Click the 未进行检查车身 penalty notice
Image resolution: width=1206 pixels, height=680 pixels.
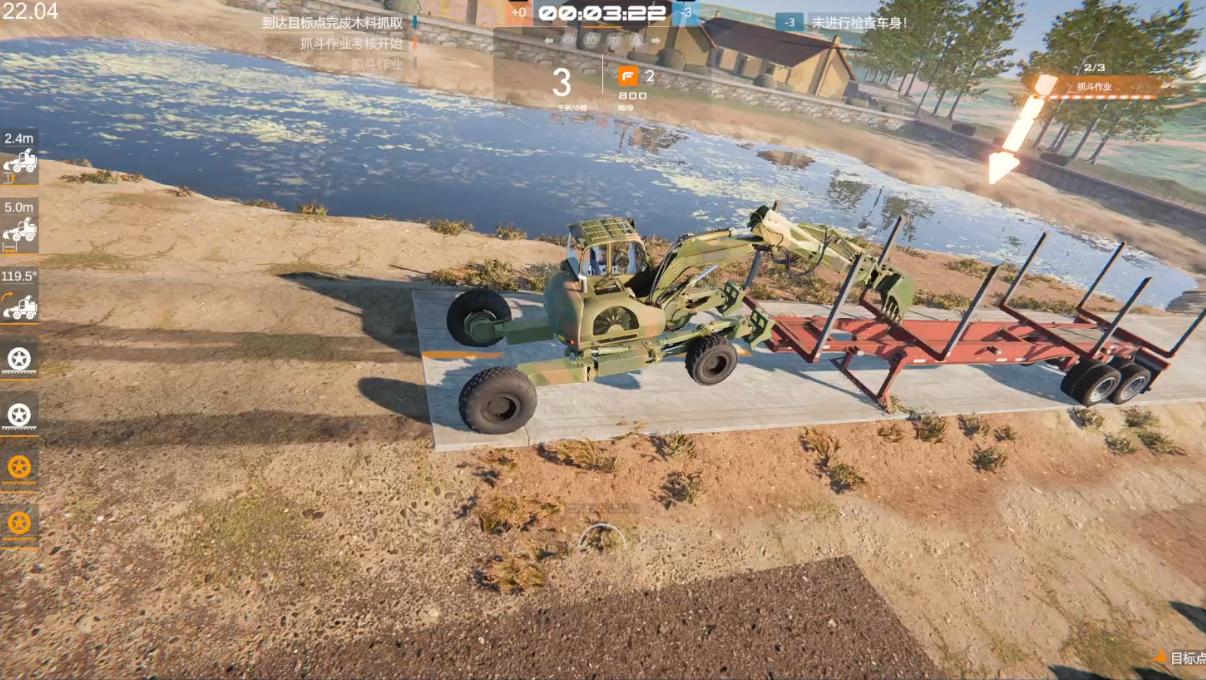pos(858,22)
